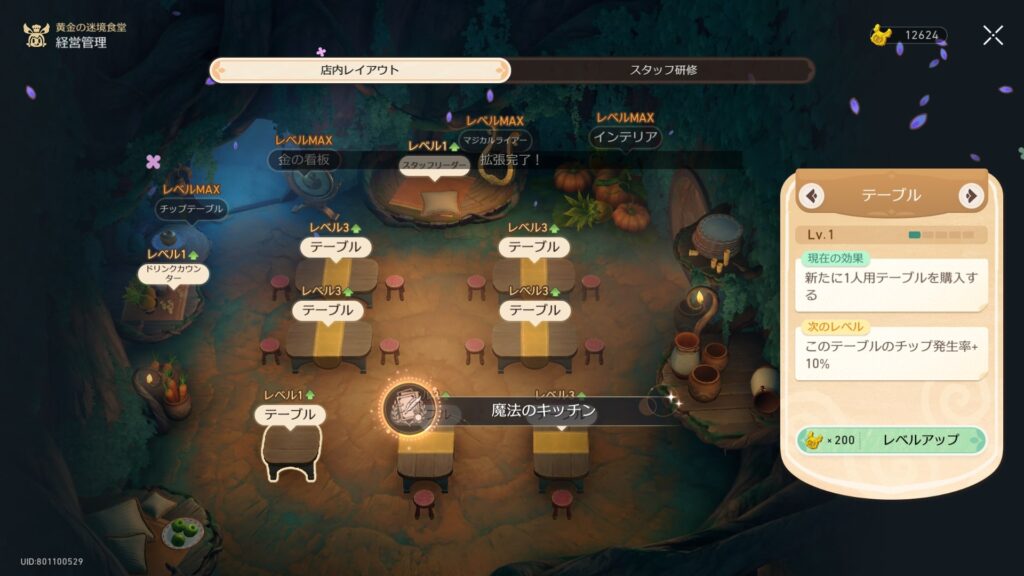The height and width of the screenshot is (576, 1024).
Task: Tap the gold currency counter
Action: pyautogui.click(x=909, y=35)
